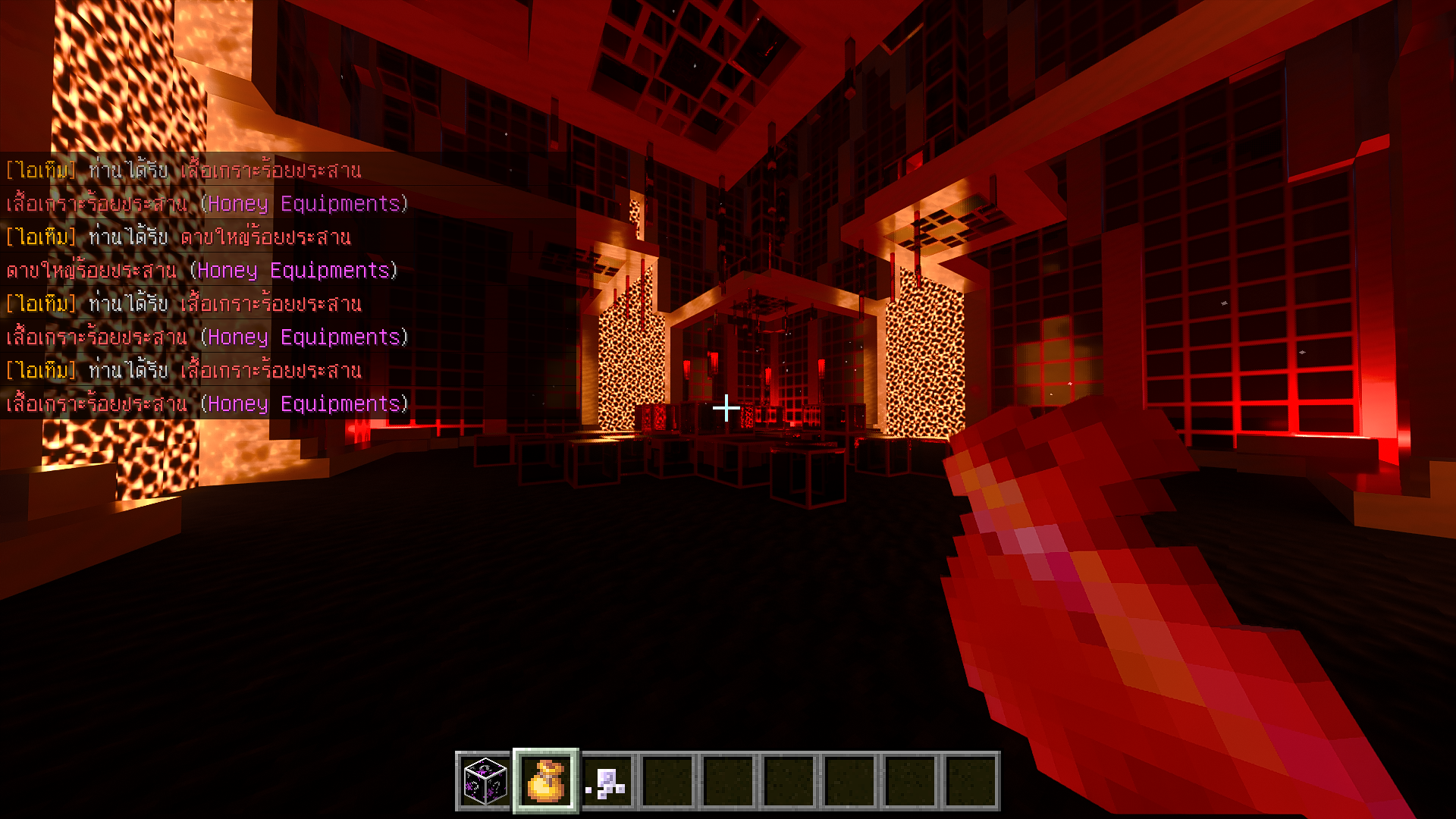Select the black and purple cube hotbar slot
The width and height of the screenshot is (1456, 819).
point(485,781)
